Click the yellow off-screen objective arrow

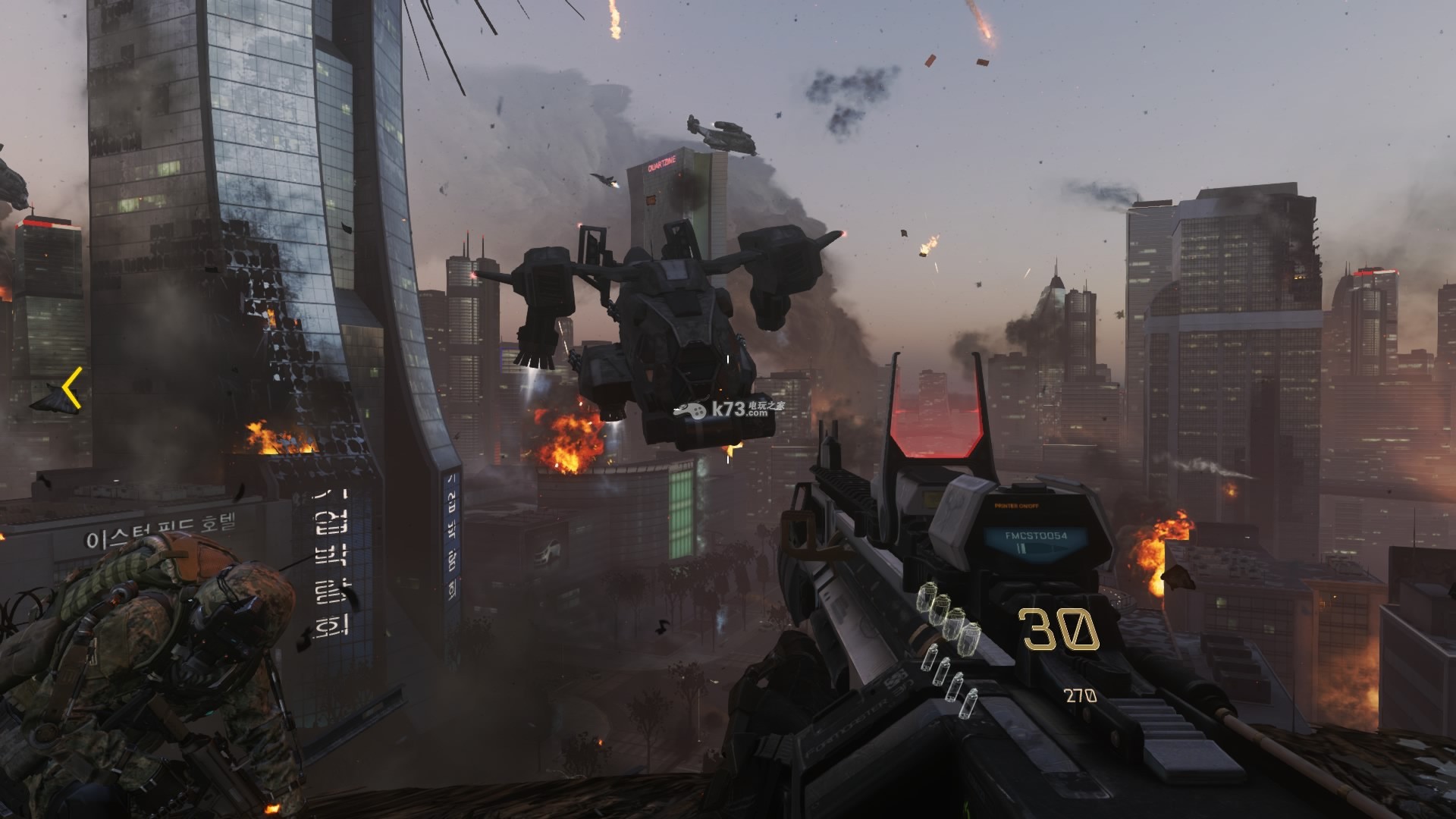pos(71,388)
